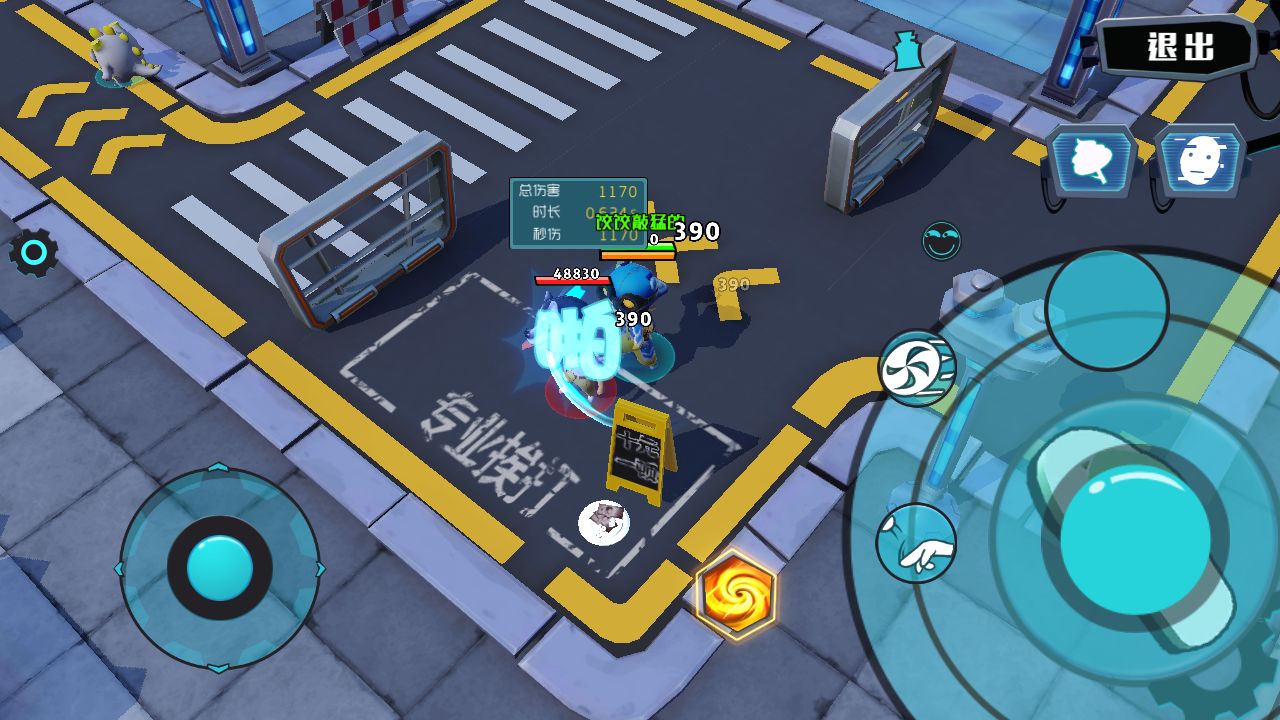Activate the swirling dash skill
The width and height of the screenshot is (1280, 720).
(917, 368)
